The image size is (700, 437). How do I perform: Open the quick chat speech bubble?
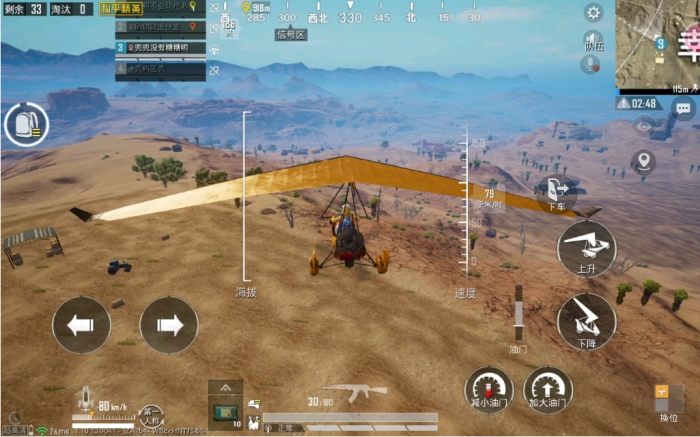(683, 106)
